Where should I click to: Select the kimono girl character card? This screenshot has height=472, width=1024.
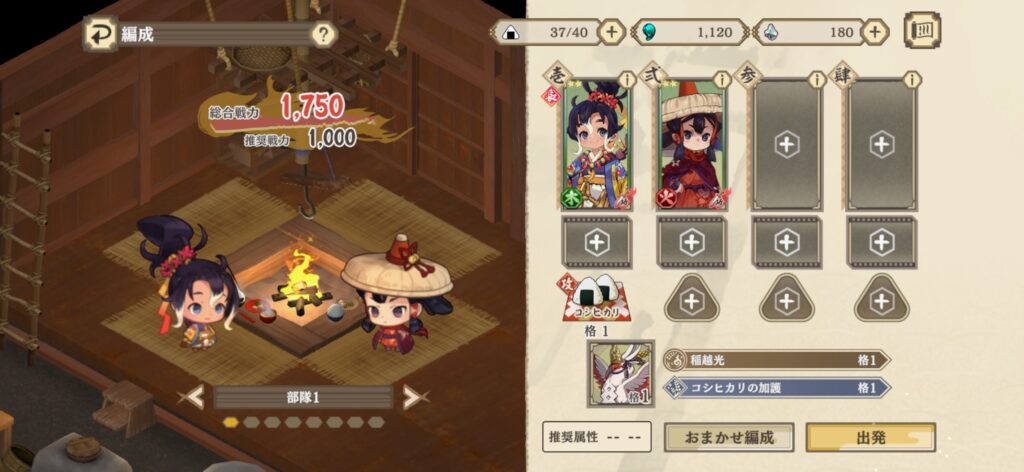594,147
